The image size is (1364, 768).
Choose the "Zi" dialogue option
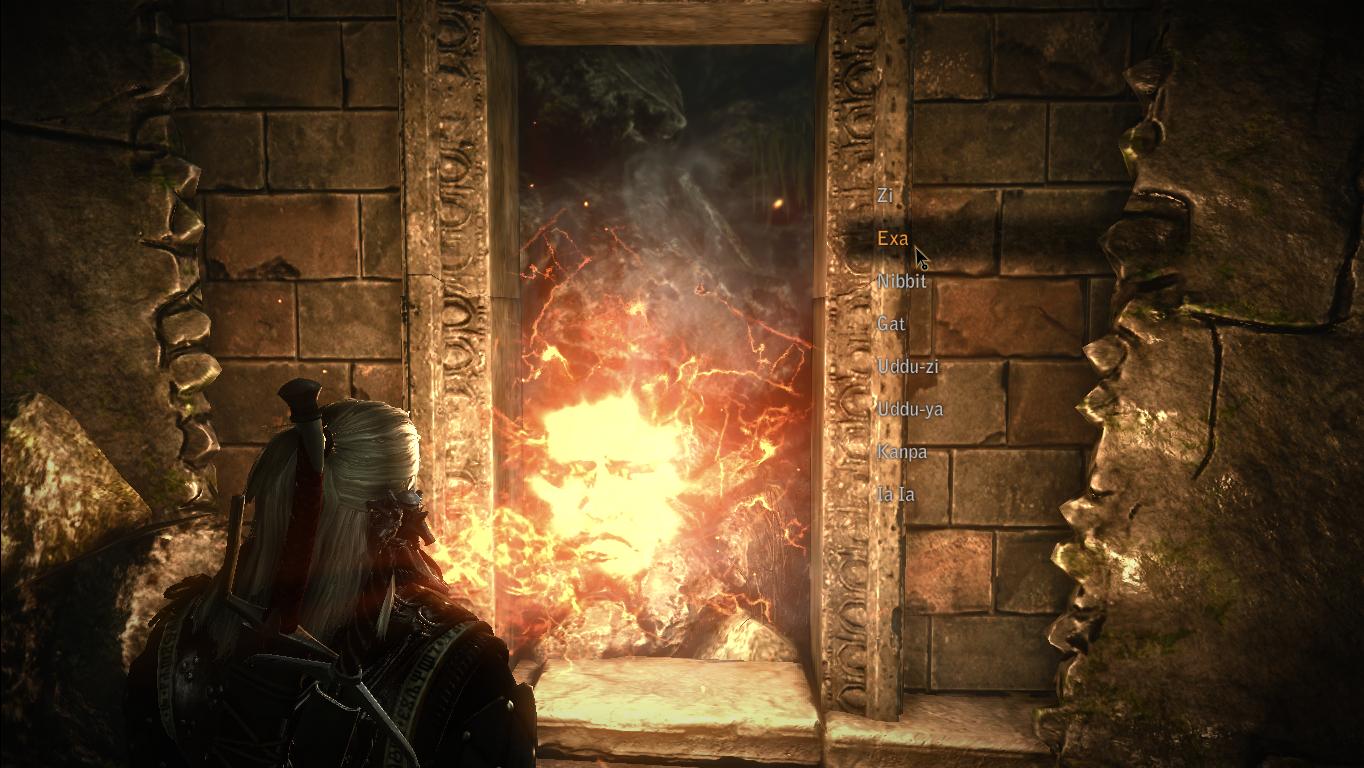click(x=885, y=196)
